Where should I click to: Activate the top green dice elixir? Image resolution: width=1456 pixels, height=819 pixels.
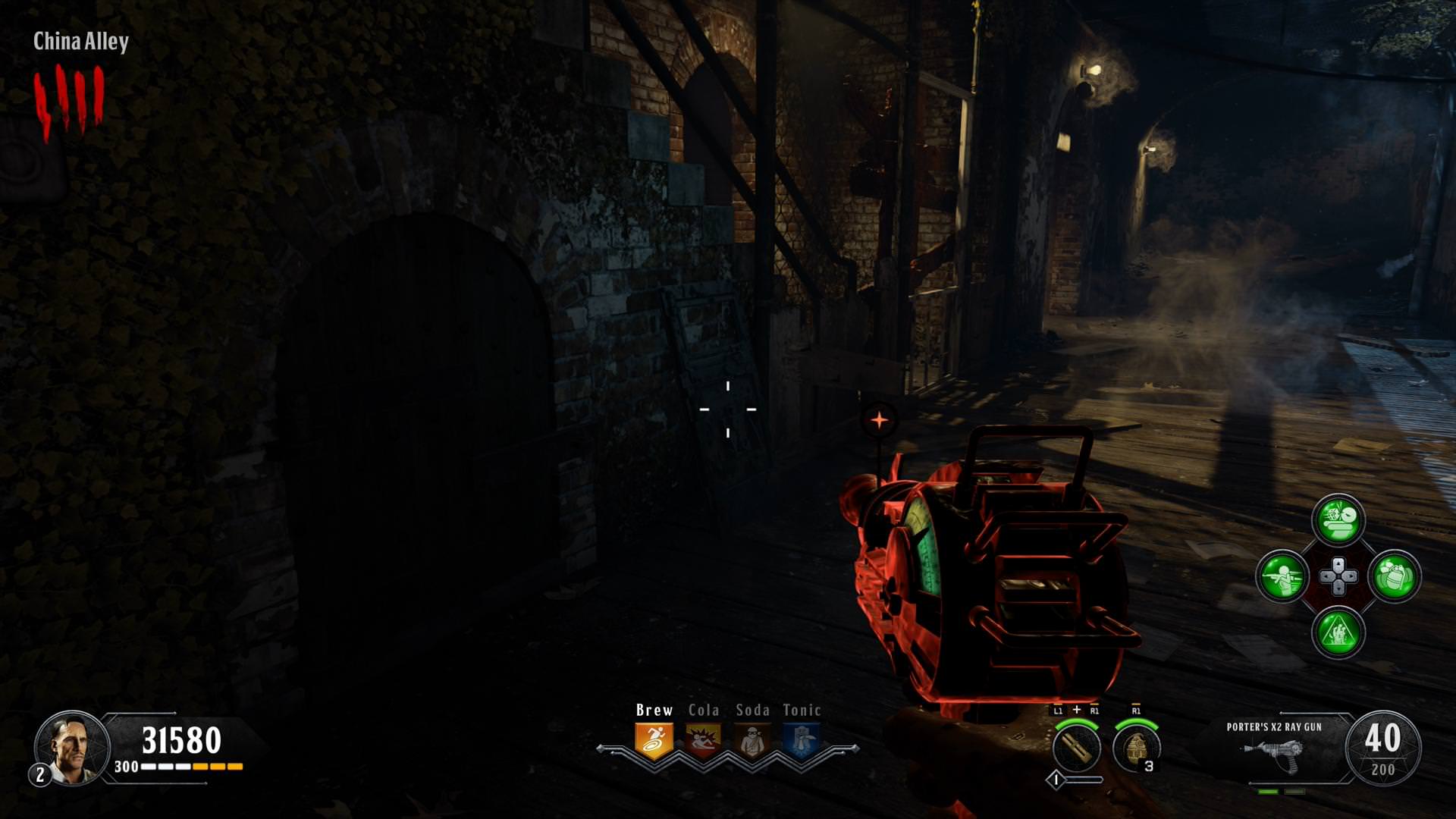tap(1338, 520)
